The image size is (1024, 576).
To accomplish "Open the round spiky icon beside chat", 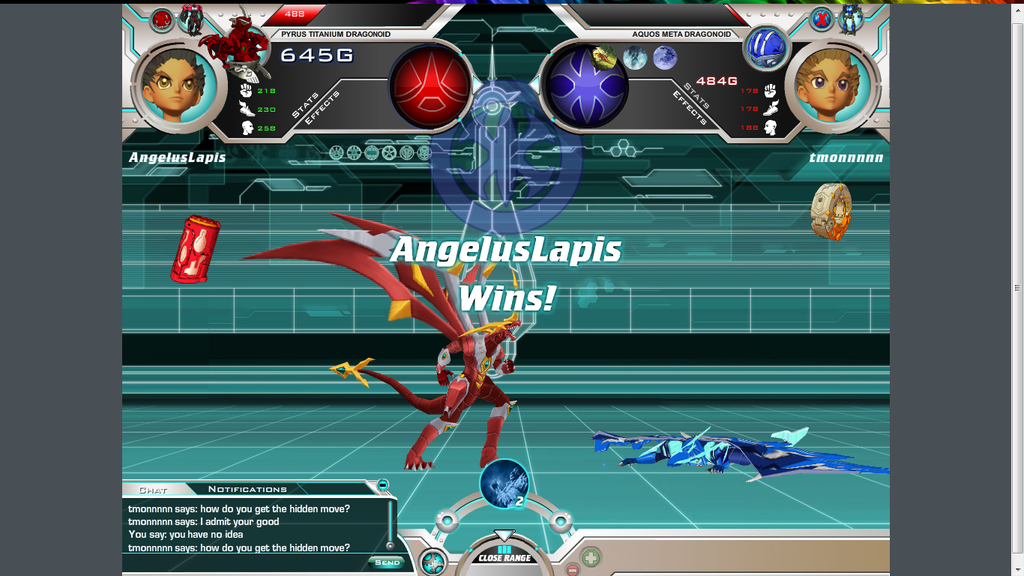I will (432, 562).
